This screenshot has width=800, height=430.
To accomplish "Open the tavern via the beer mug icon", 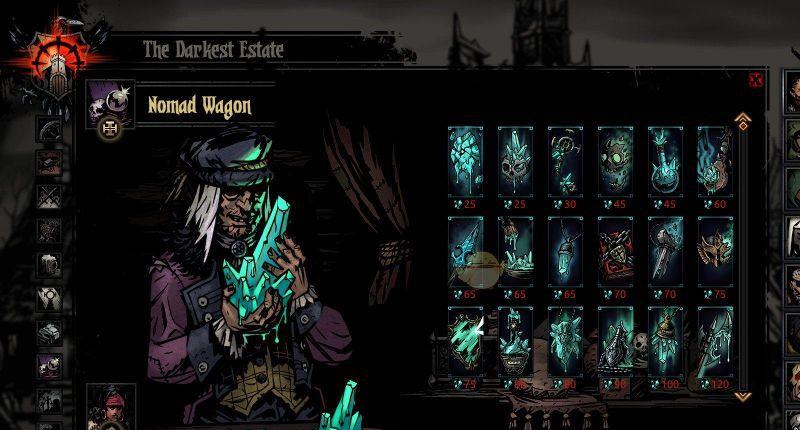I will click(x=49, y=264).
